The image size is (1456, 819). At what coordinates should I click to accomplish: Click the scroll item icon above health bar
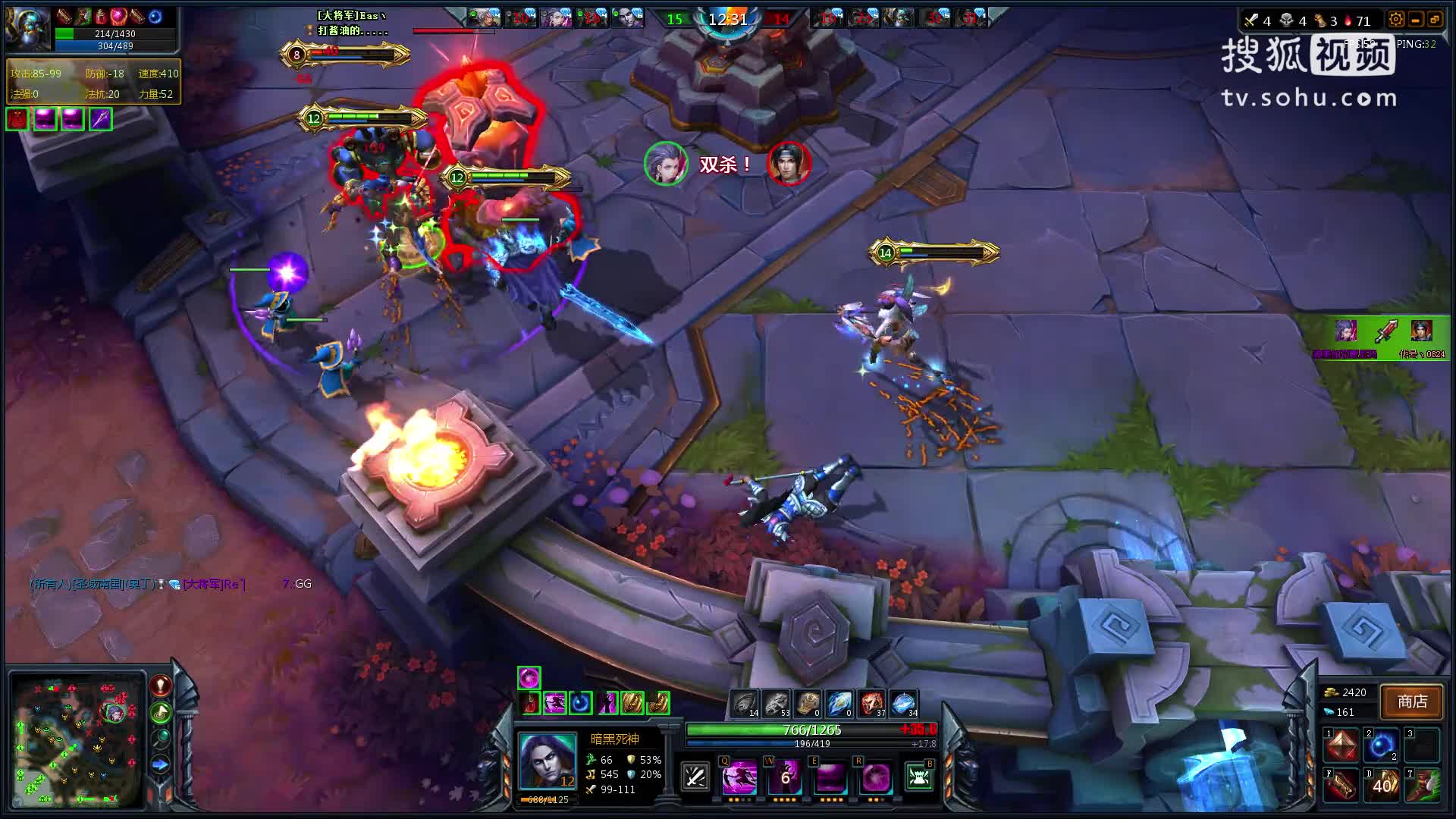point(808,704)
